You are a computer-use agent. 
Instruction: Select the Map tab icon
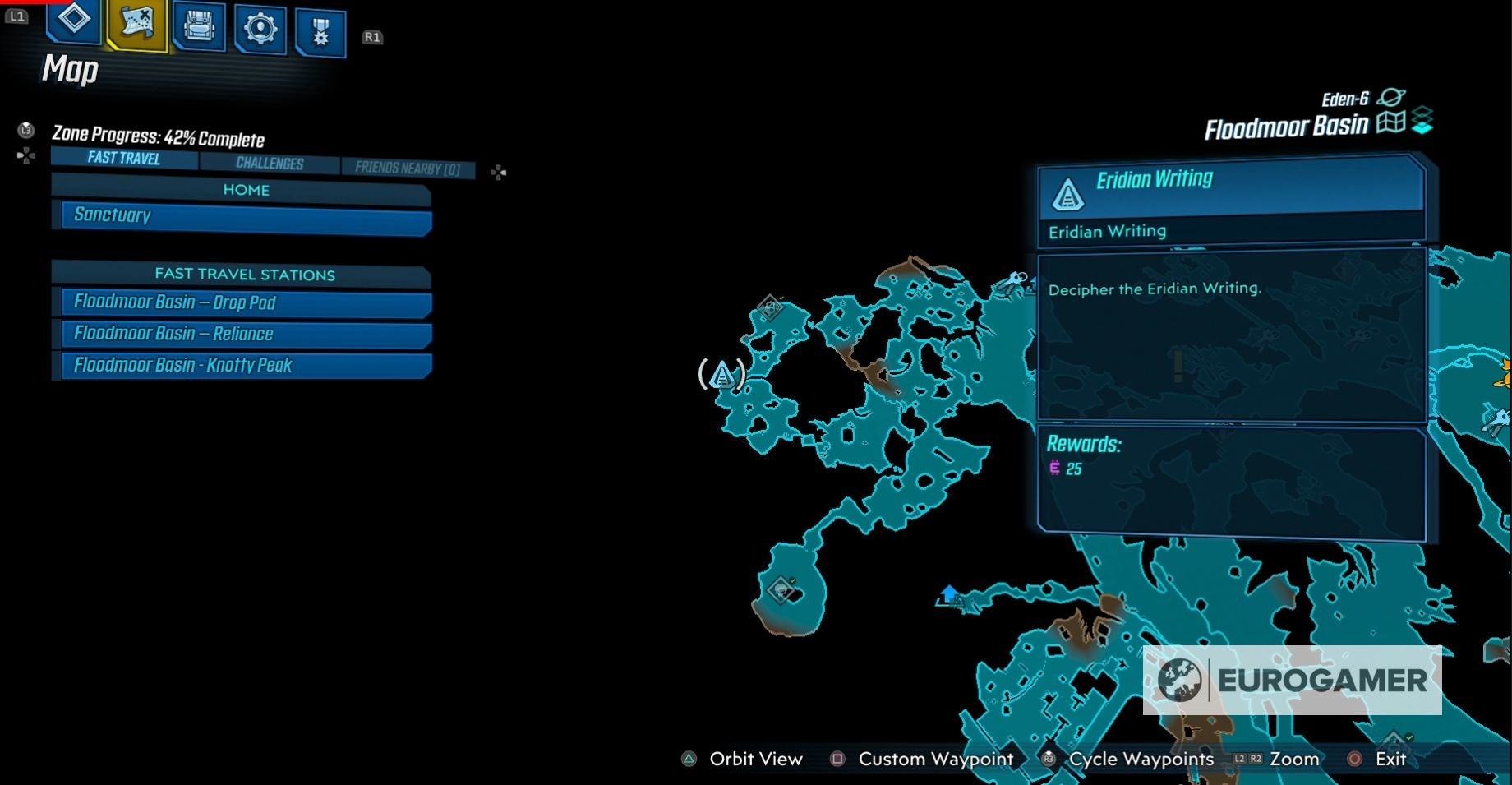(x=136, y=25)
